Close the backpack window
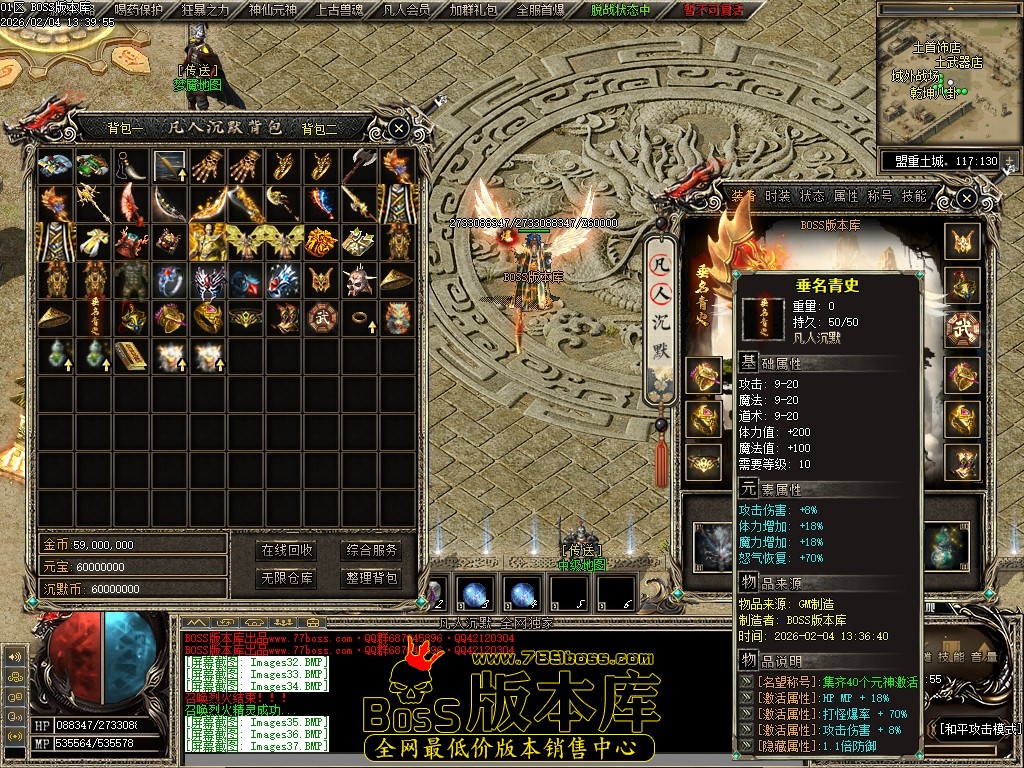The width and height of the screenshot is (1024, 768). point(398,128)
